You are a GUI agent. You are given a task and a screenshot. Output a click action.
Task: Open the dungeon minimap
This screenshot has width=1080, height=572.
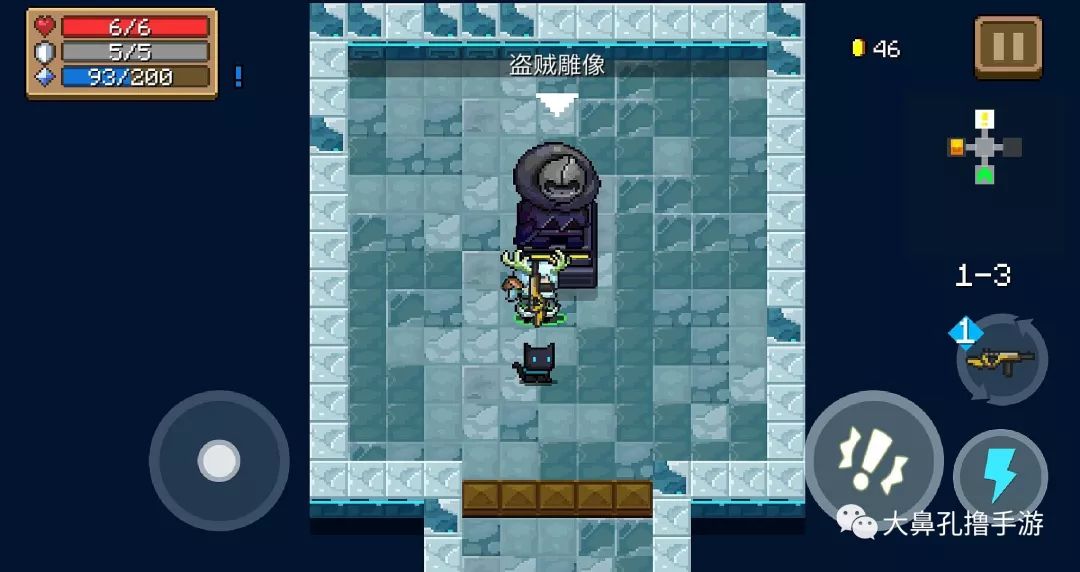click(x=986, y=148)
